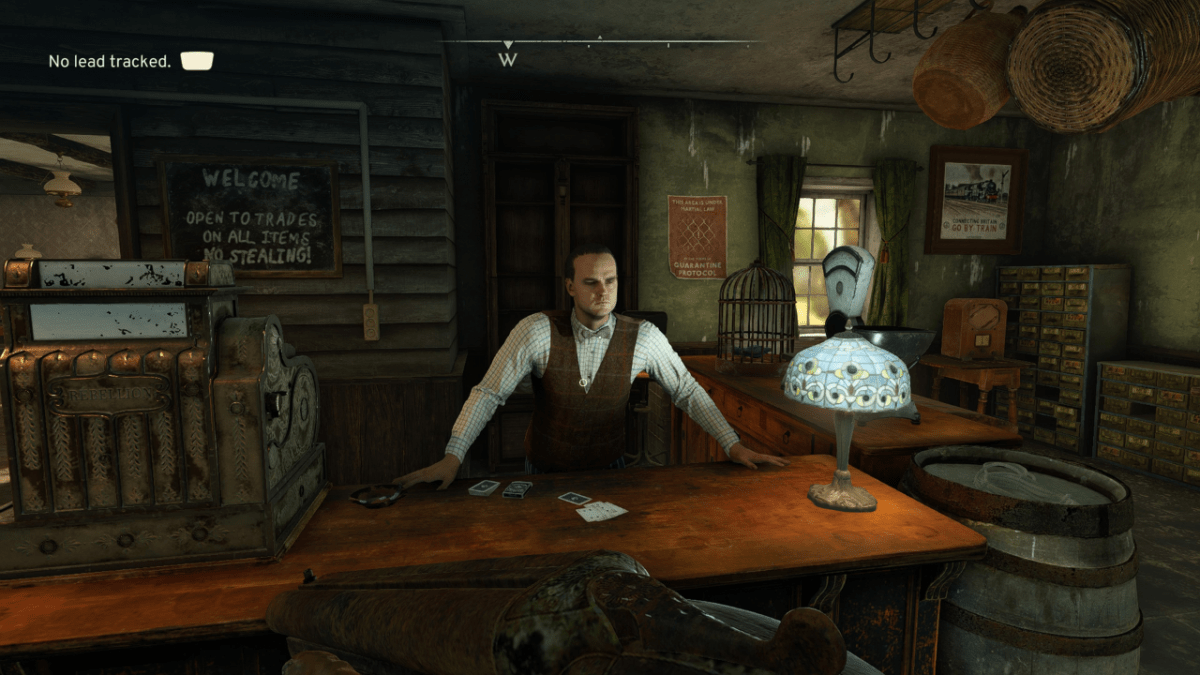
Task: Click the compass bar's W heading marker
Action: [x=508, y=58]
